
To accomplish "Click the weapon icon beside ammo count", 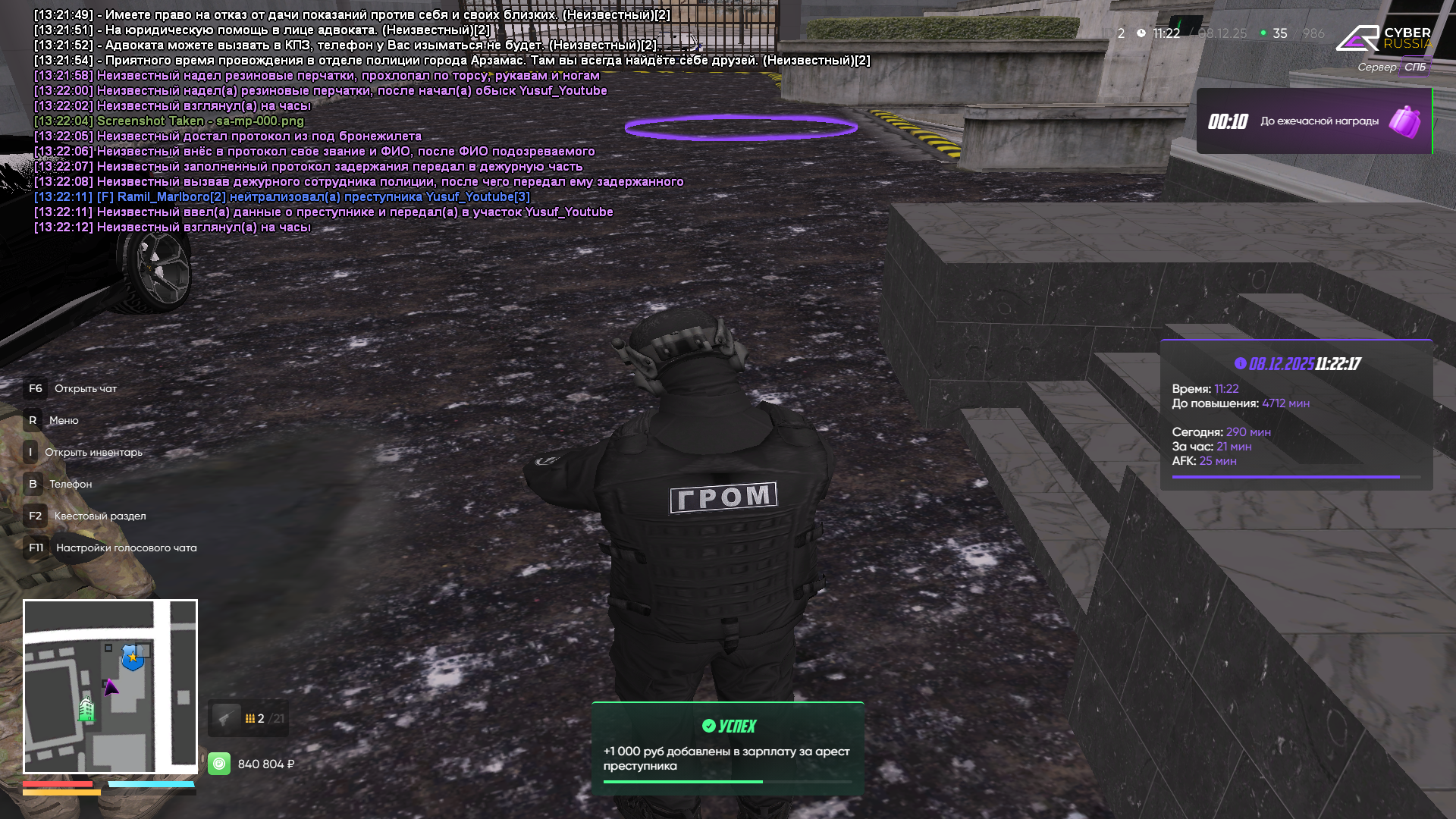I will click(x=225, y=718).
